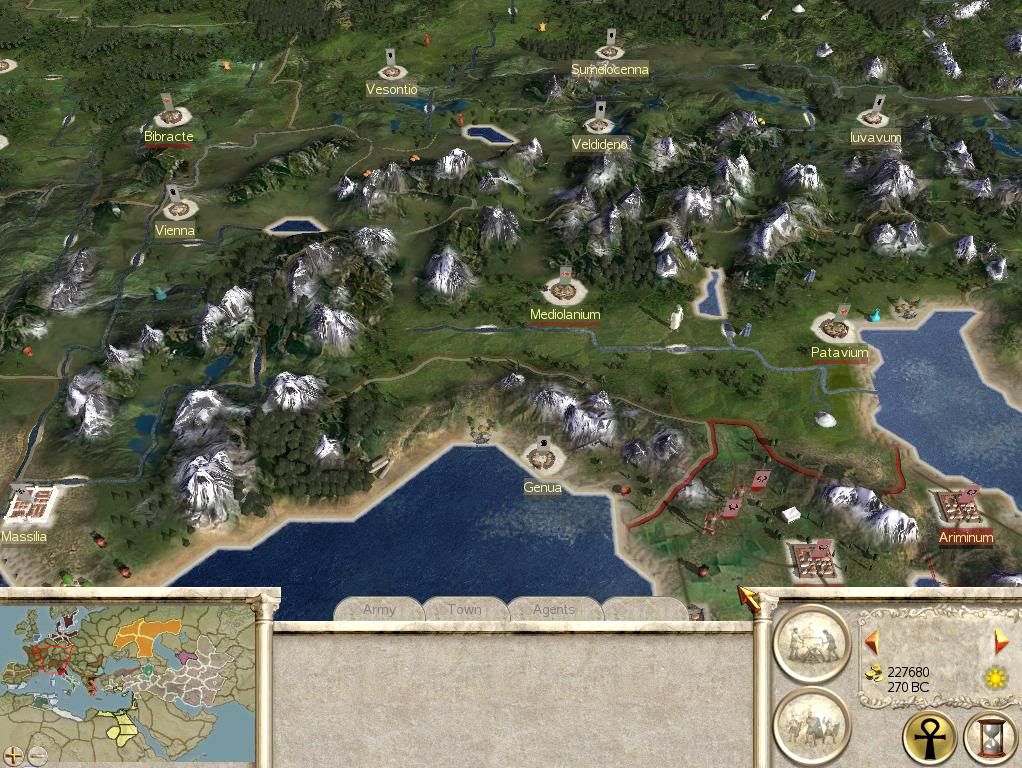Pick the Genua settlement label
This screenshot has width=1022, height=768.
[x=542, y=488]
